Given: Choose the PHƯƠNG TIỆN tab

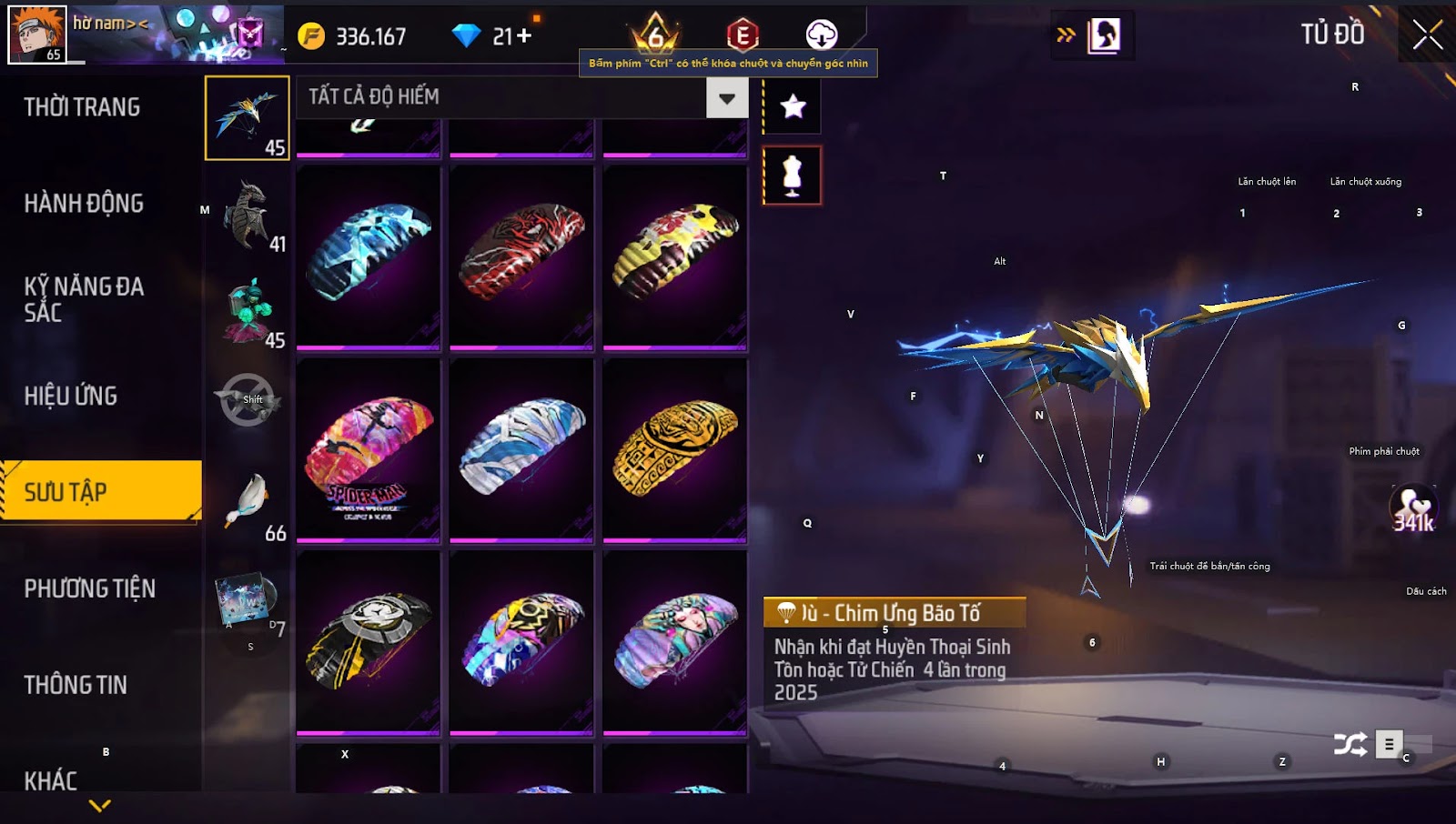Looking at the screenshot, I should pos(89,589).
